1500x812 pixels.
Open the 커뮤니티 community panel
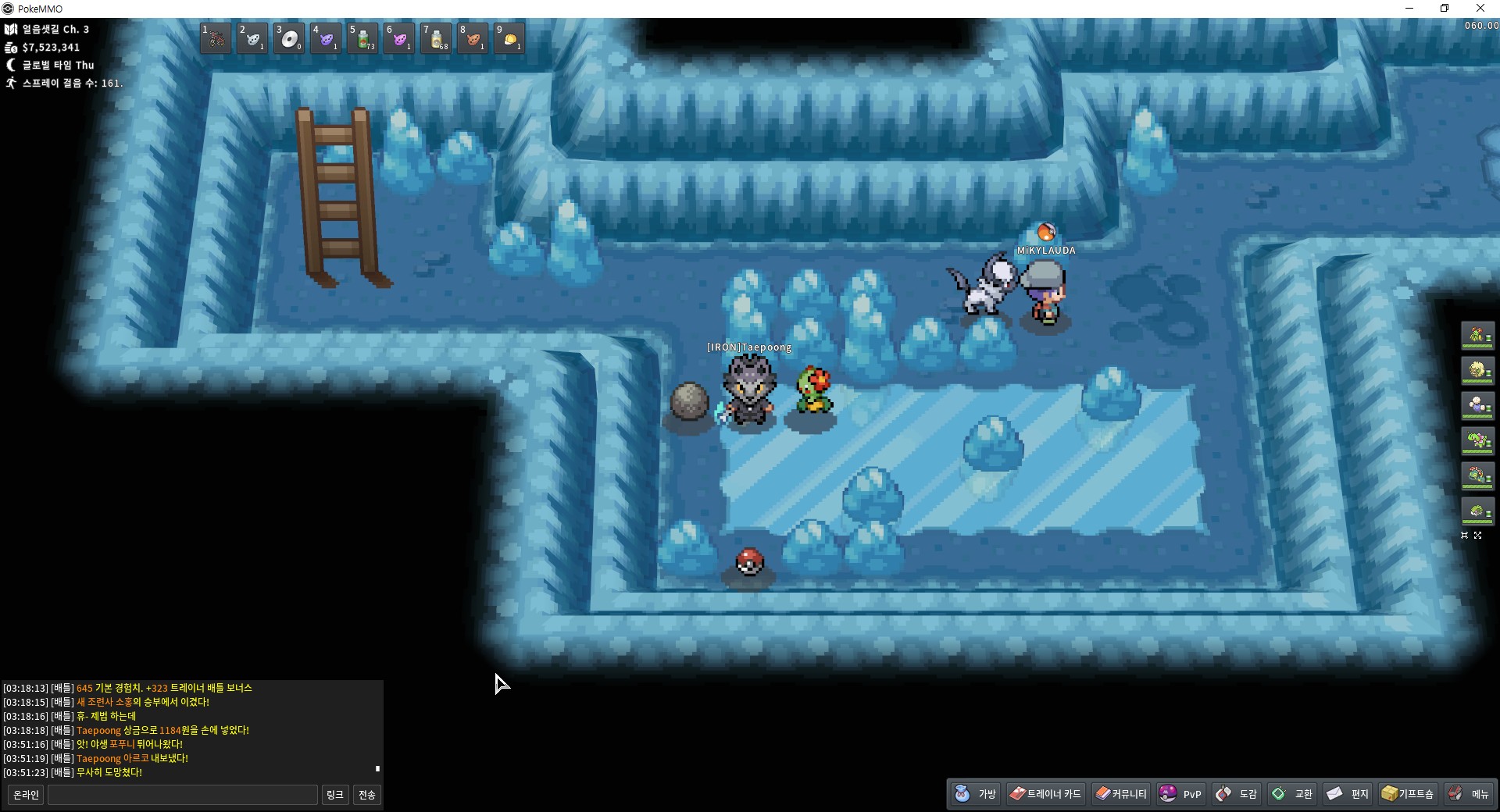pyautogui.click(x=1121, y=794)
